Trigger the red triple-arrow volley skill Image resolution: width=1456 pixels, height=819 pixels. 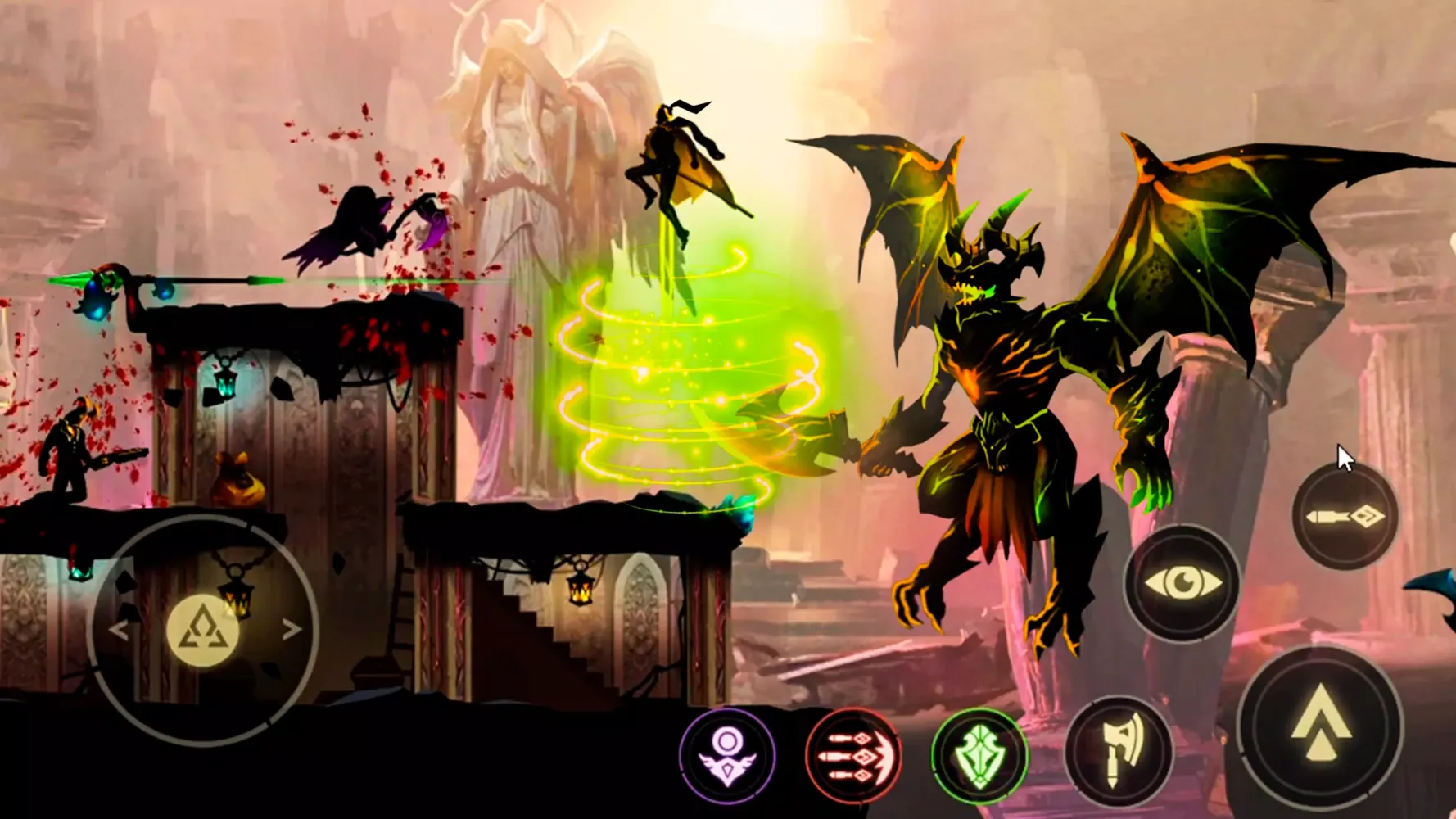click(x=853, y=755)
